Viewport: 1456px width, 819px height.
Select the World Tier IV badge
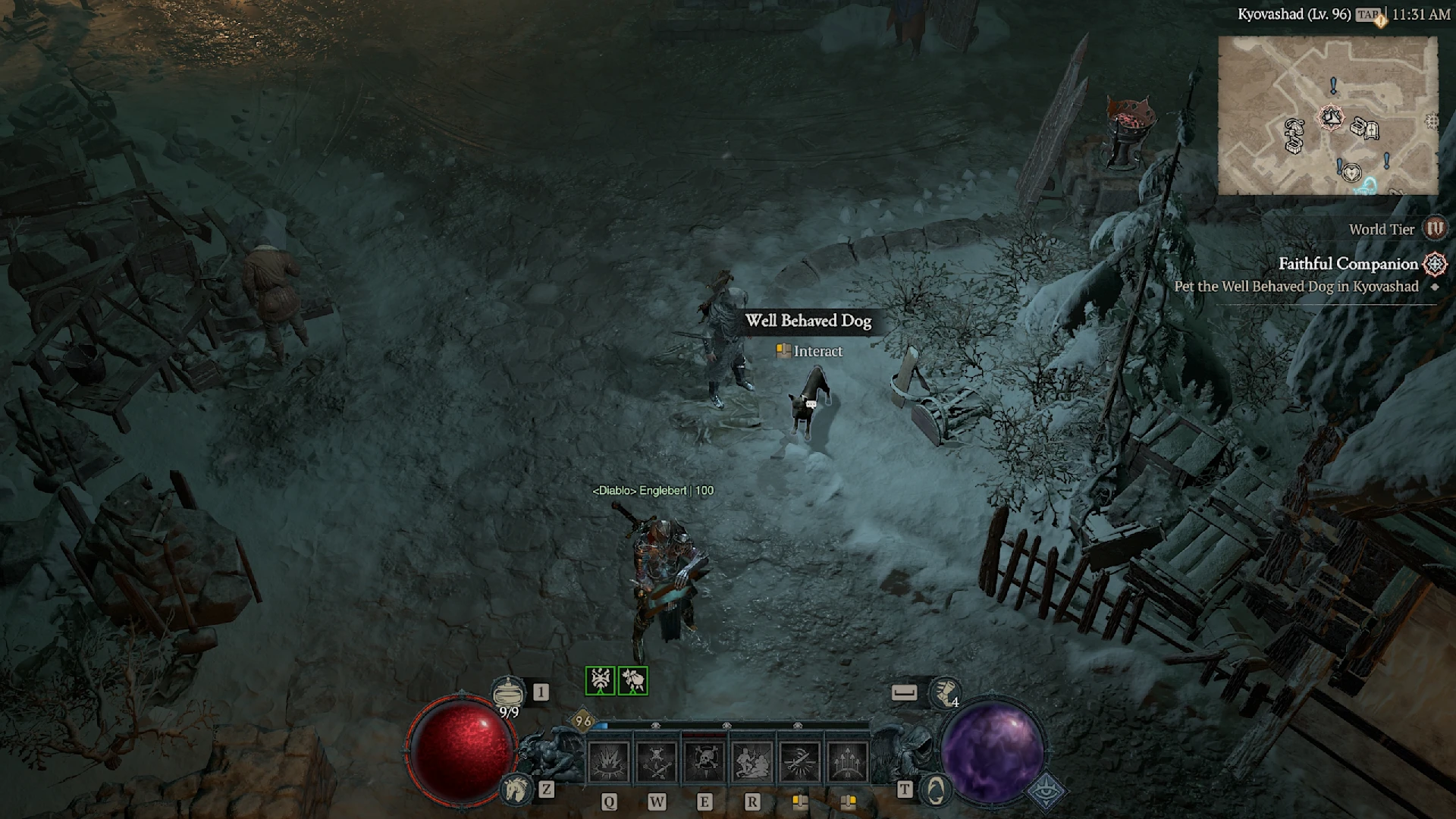(1434, 228)
